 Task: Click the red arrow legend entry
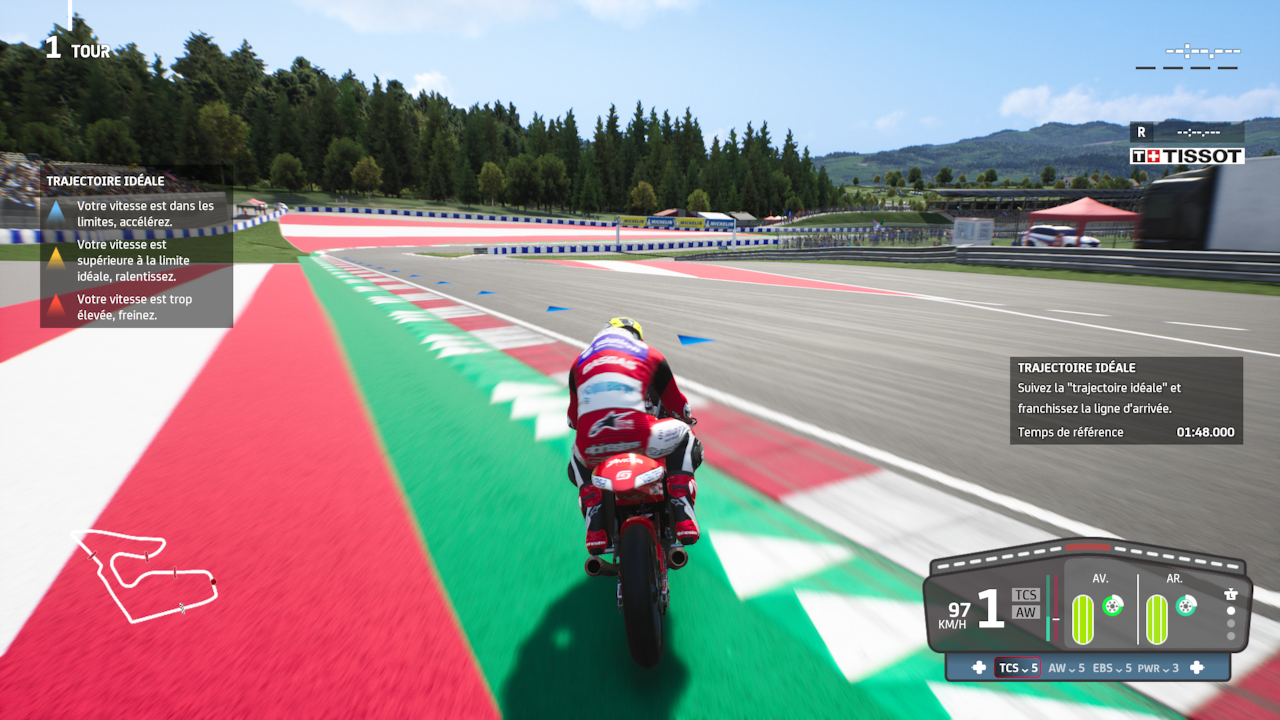point(56,306)
